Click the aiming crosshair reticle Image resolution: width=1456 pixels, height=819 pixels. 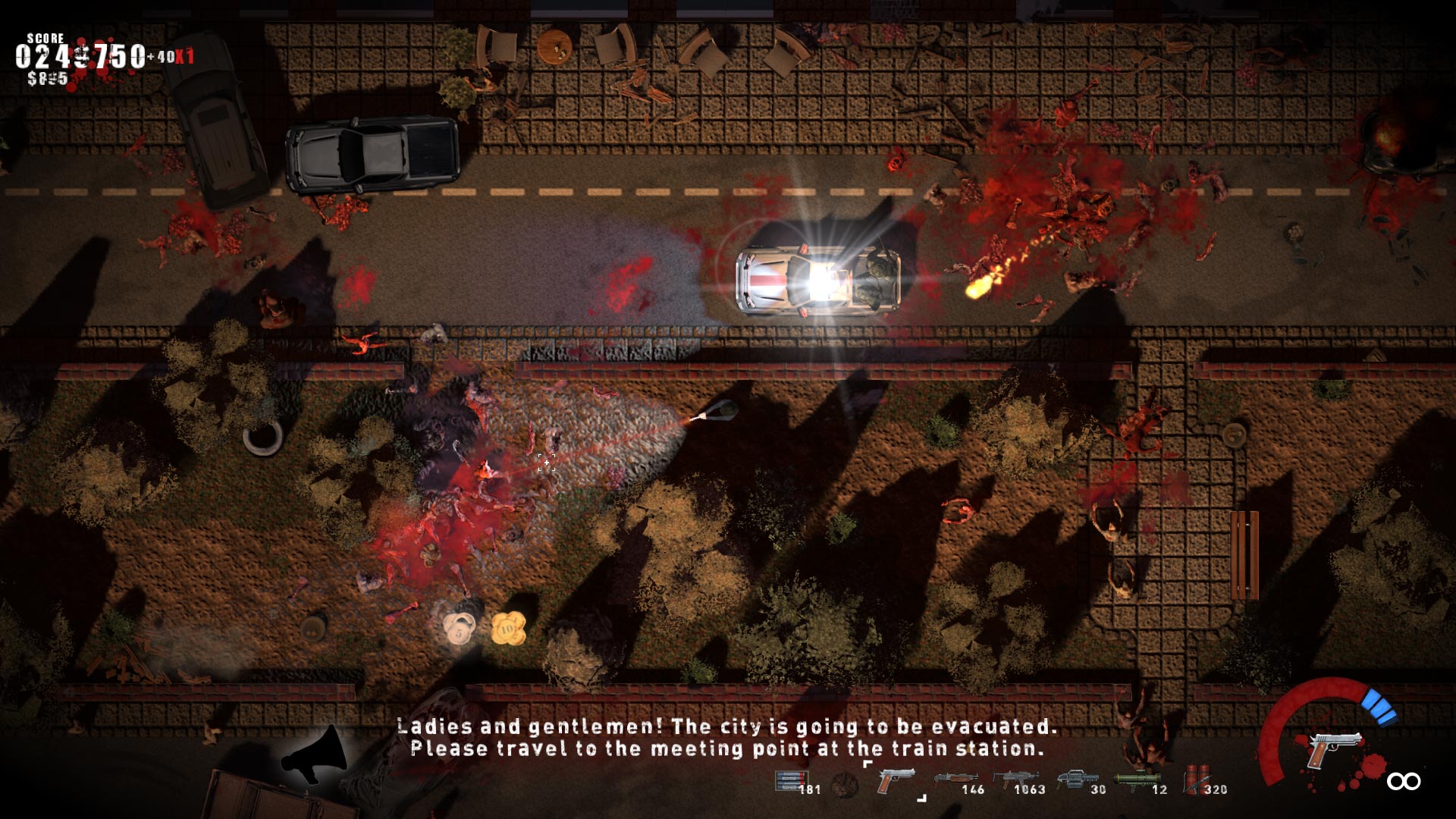[x=546, y=463]
